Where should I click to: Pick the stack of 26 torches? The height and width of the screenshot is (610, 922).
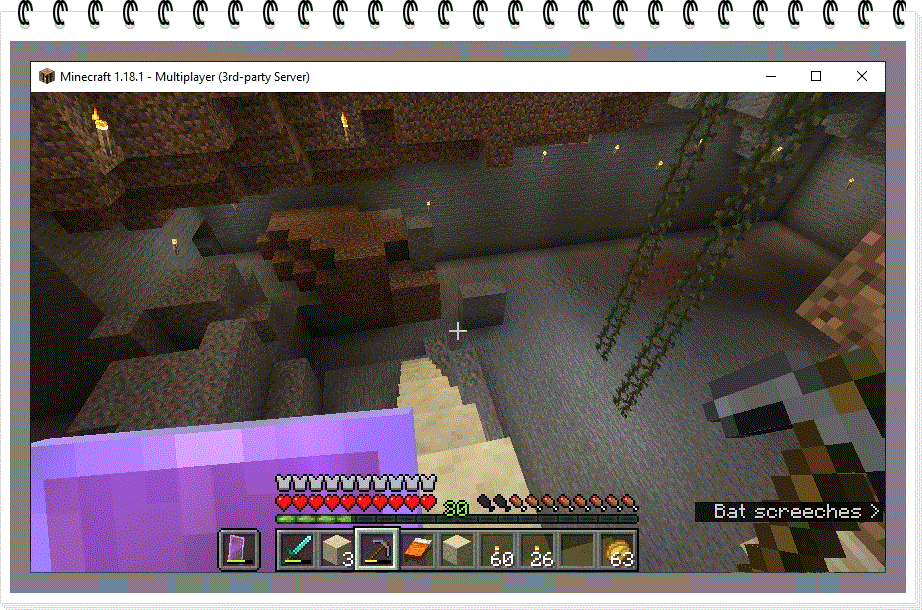click(537, 550)
